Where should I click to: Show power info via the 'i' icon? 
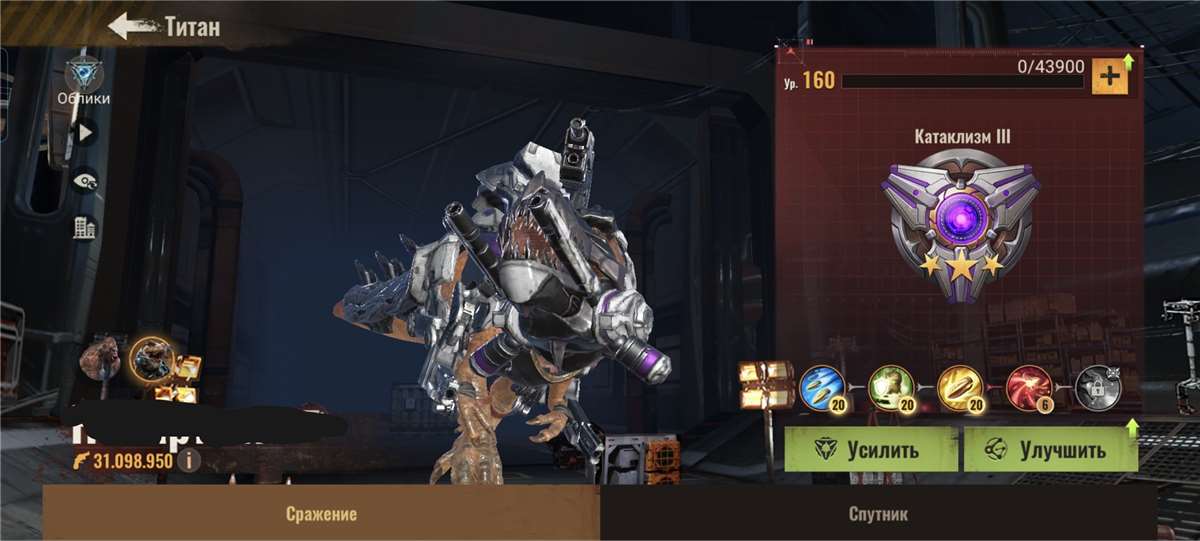point(187,460)
